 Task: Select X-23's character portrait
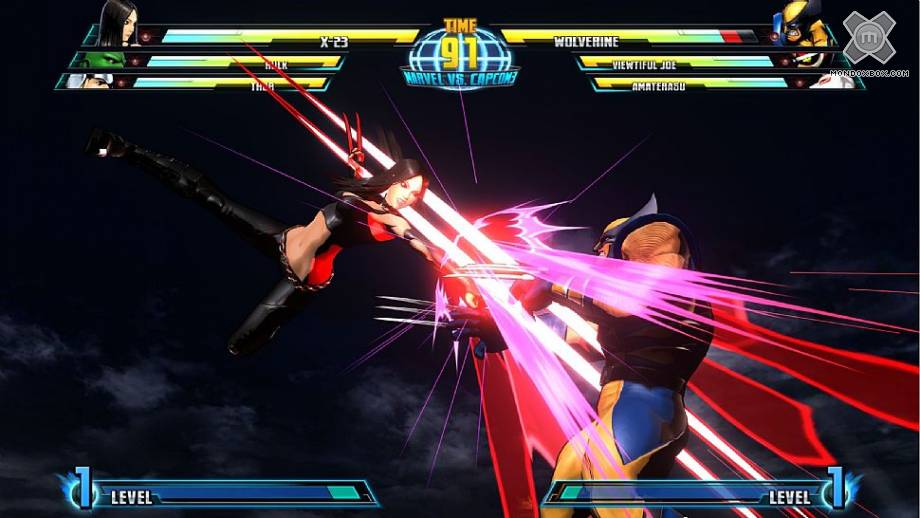pyautogui.click(x=118, y=24)
